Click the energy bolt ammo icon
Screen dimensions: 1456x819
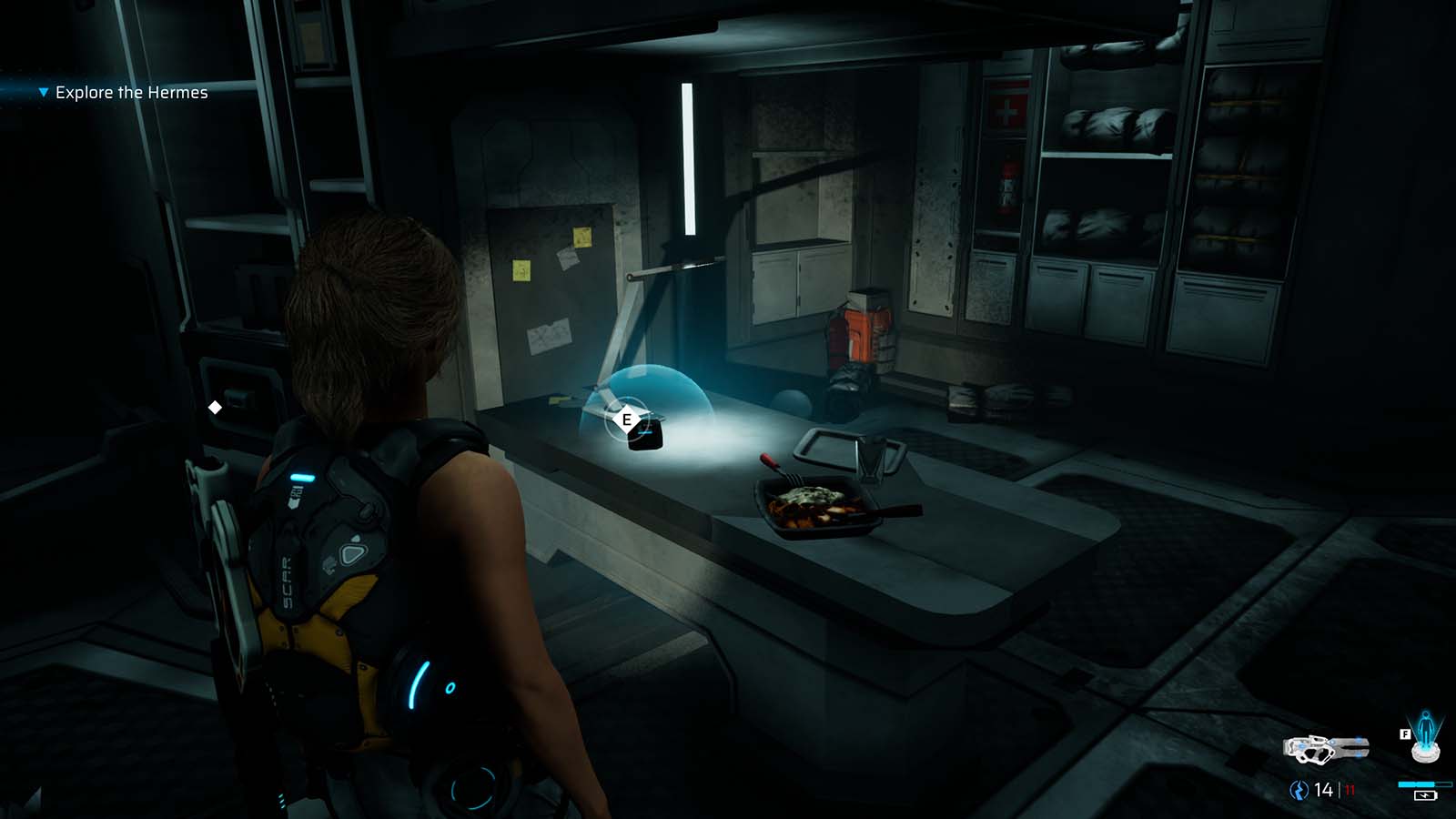(x=1299, y=789)
